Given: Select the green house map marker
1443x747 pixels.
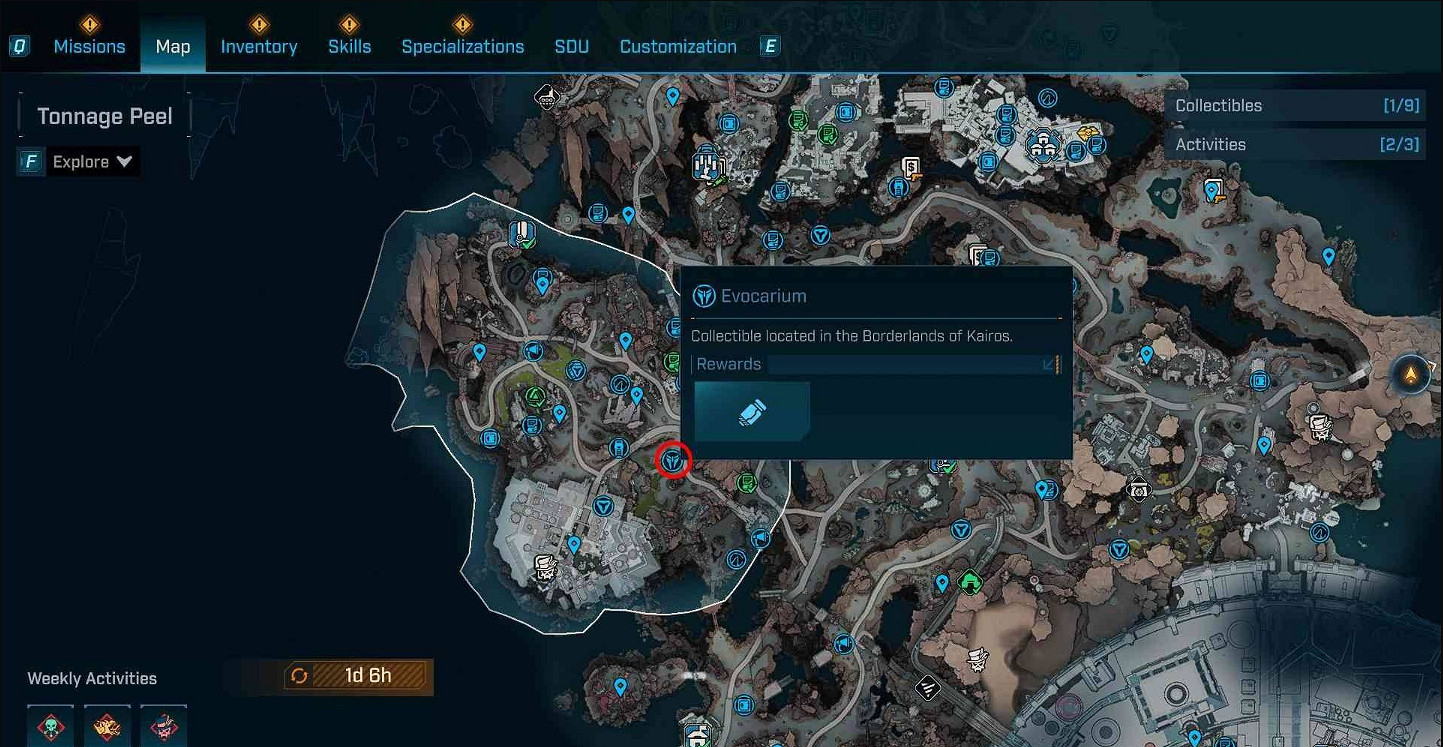Looking at the screenshot, I should (x=969, y=580).
